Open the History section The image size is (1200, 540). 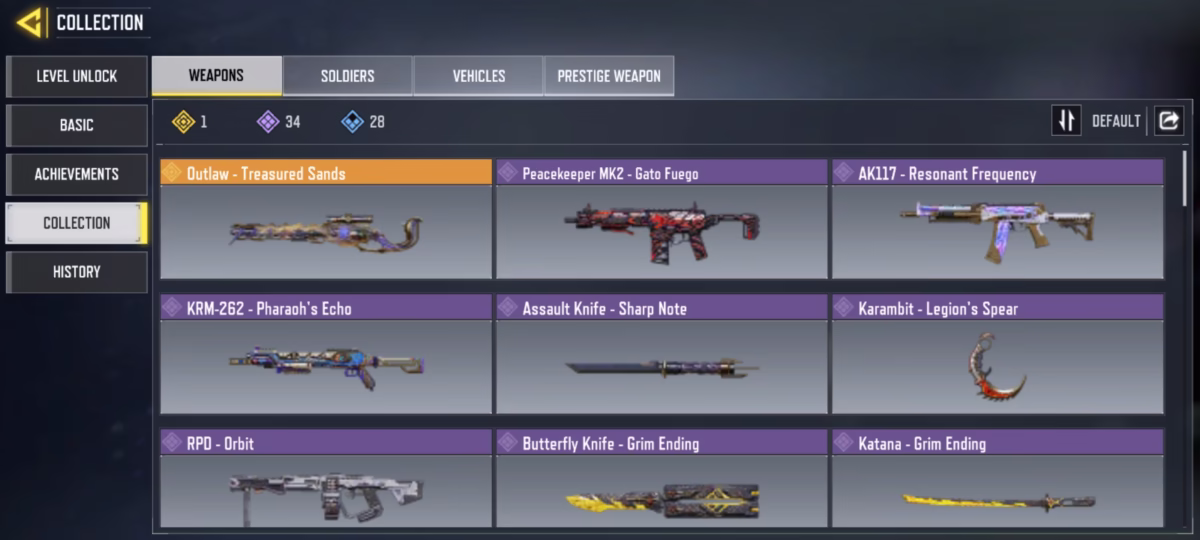pos(77,272)
